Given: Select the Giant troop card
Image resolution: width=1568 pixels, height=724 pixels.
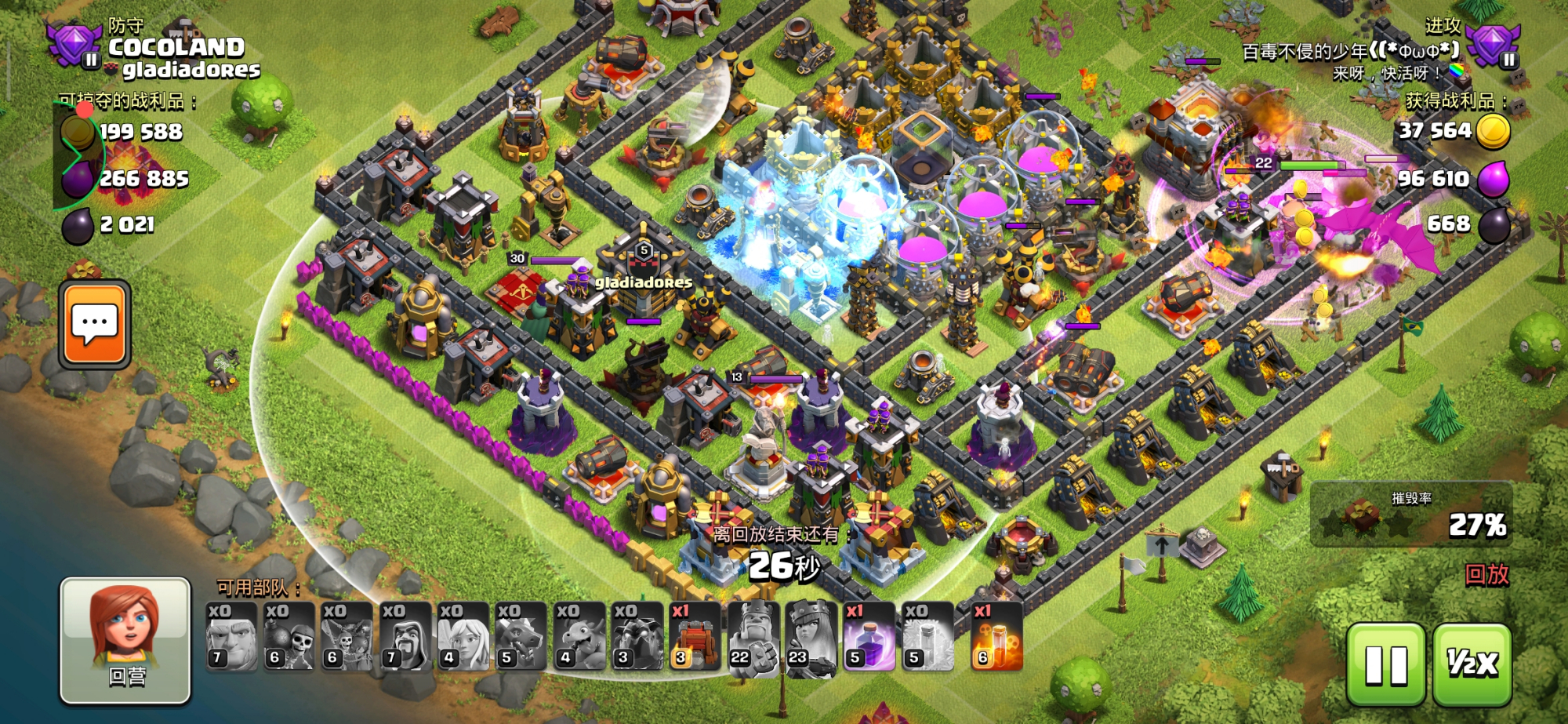Looking at the screenshot, I should (231, 636).
